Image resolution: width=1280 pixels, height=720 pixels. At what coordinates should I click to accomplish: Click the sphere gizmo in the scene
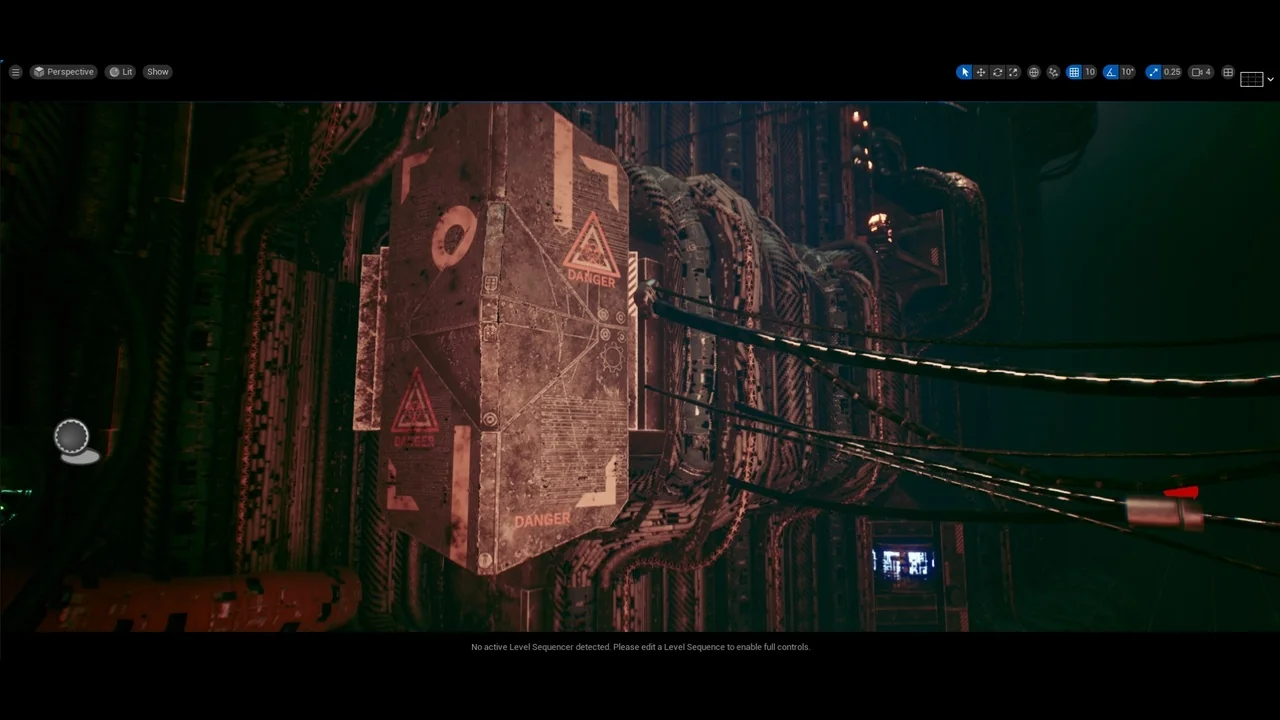click(x=71, y=435)
